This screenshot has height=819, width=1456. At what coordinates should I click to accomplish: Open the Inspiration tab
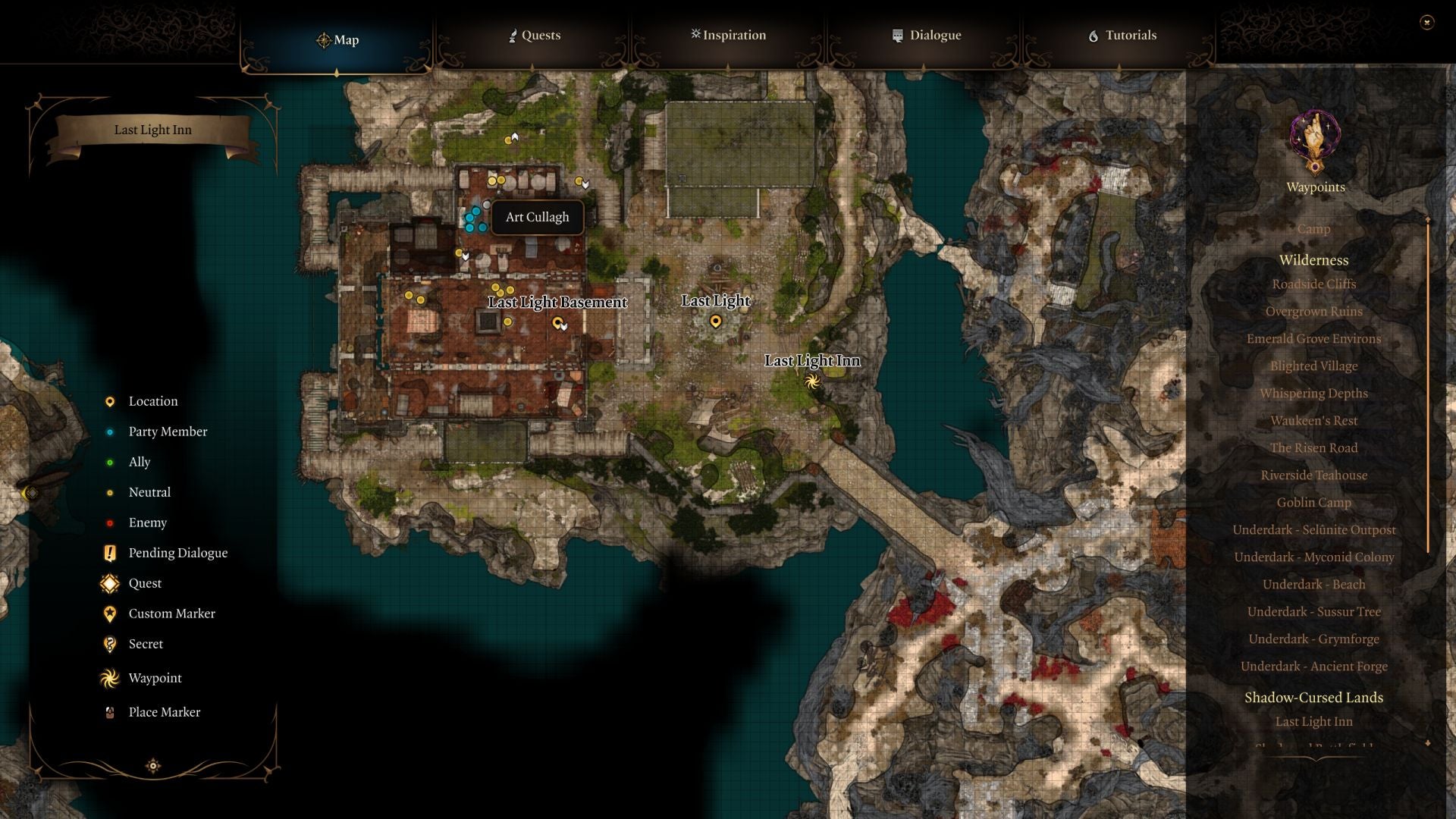[x=728, y=35]
